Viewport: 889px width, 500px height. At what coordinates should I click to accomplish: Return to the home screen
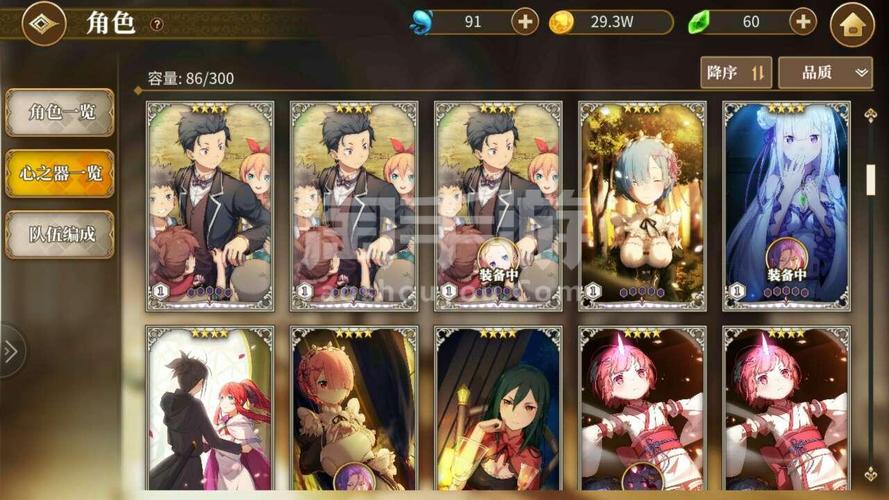[x=852, y=25]
